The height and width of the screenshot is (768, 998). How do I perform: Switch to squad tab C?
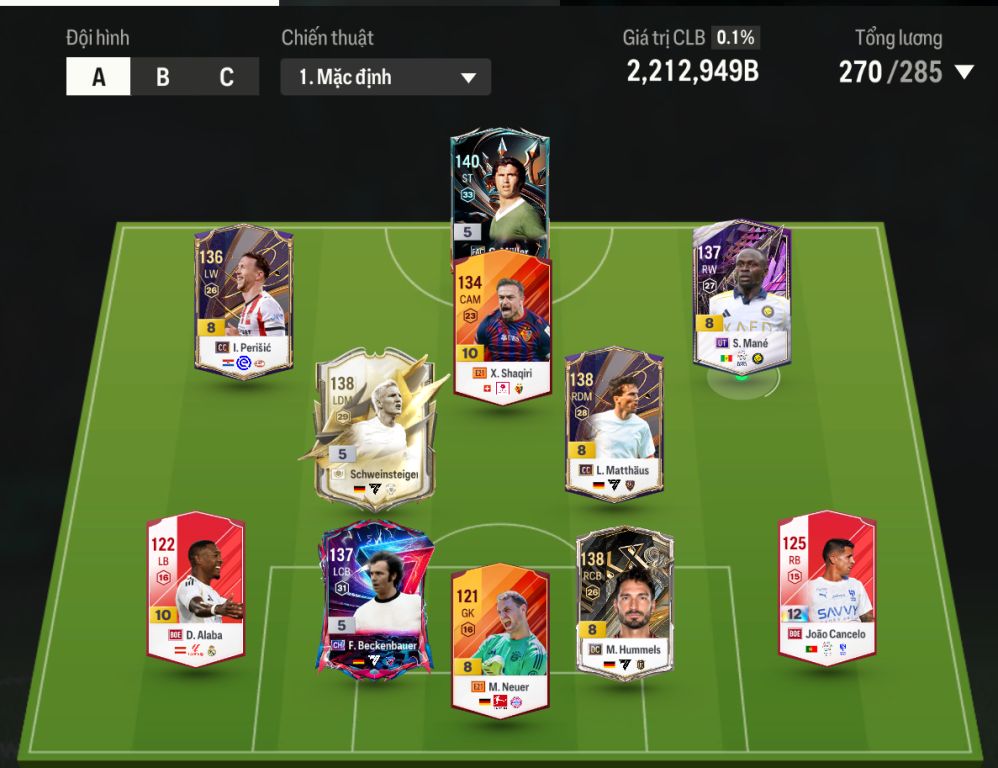226,77
